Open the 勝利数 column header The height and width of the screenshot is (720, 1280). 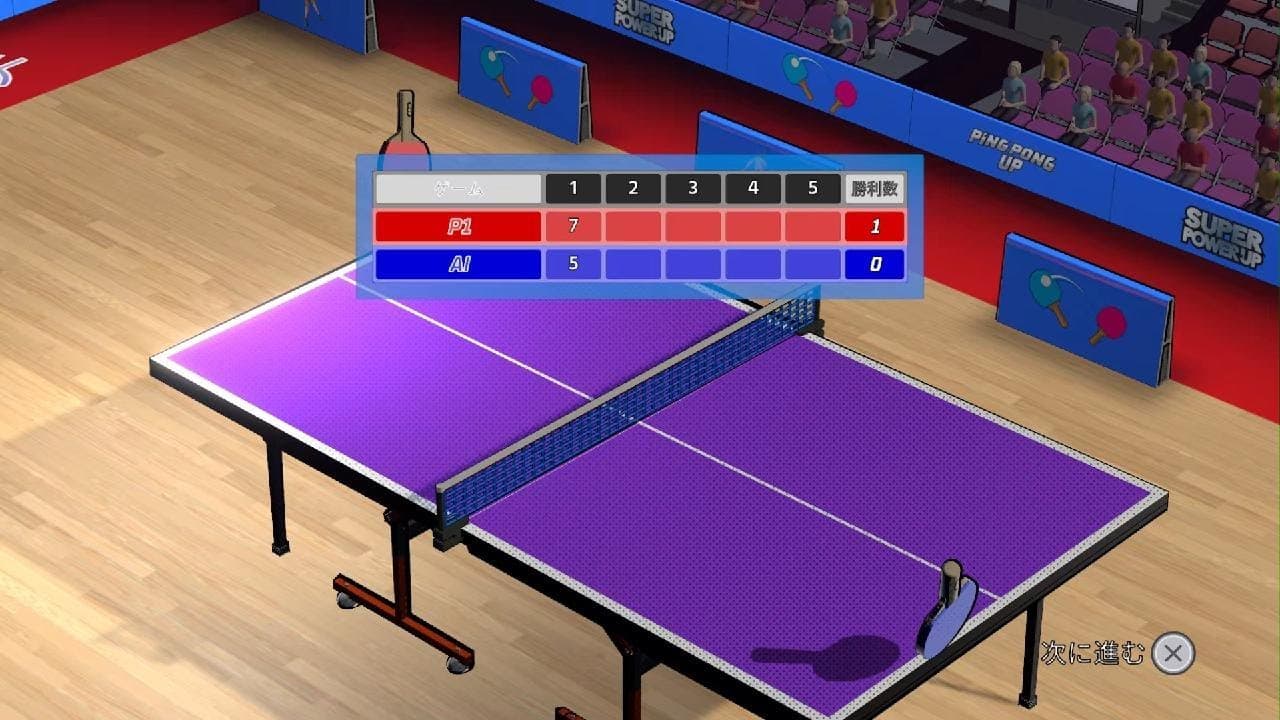[x=875, y=186]
